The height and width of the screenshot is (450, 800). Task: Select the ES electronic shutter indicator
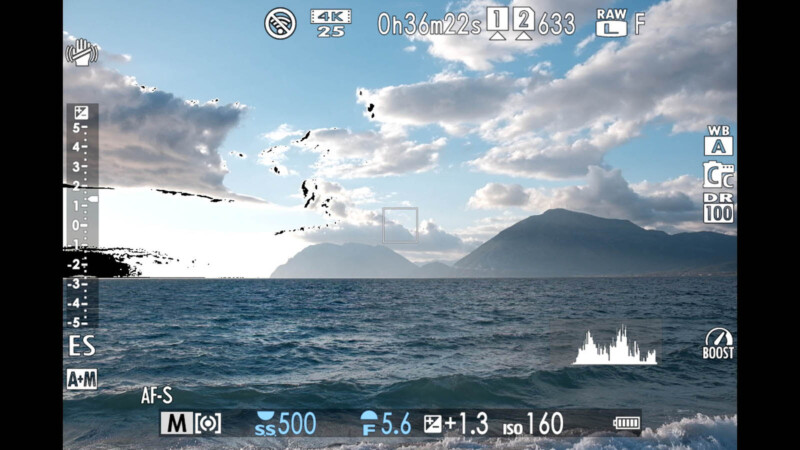pyautogui.click(x=81, y=346)
